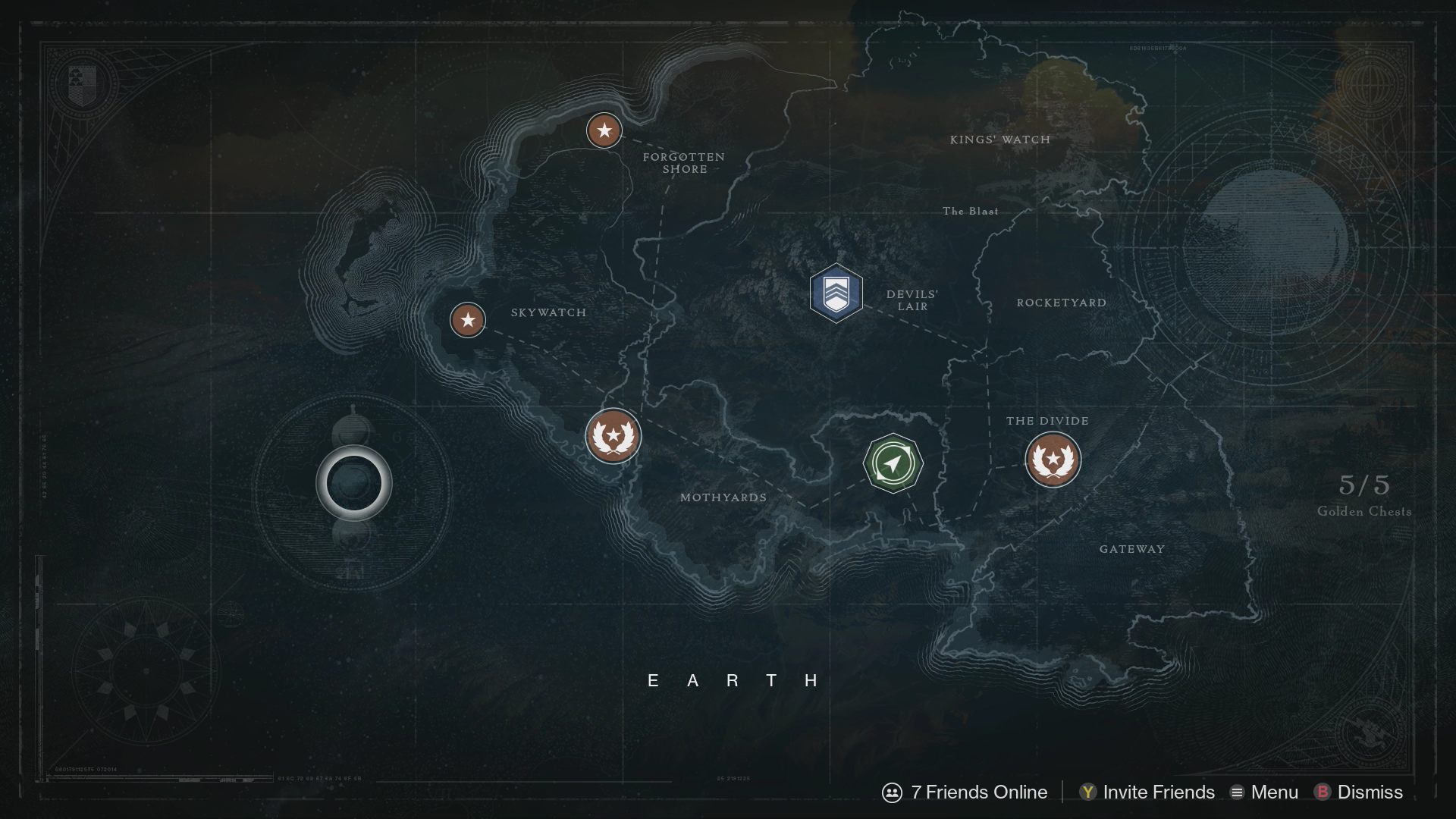The width and height of the screenshot is (1456, 819).
Task: Click the EARTH title at the bottom
Action: click(732, 681)
